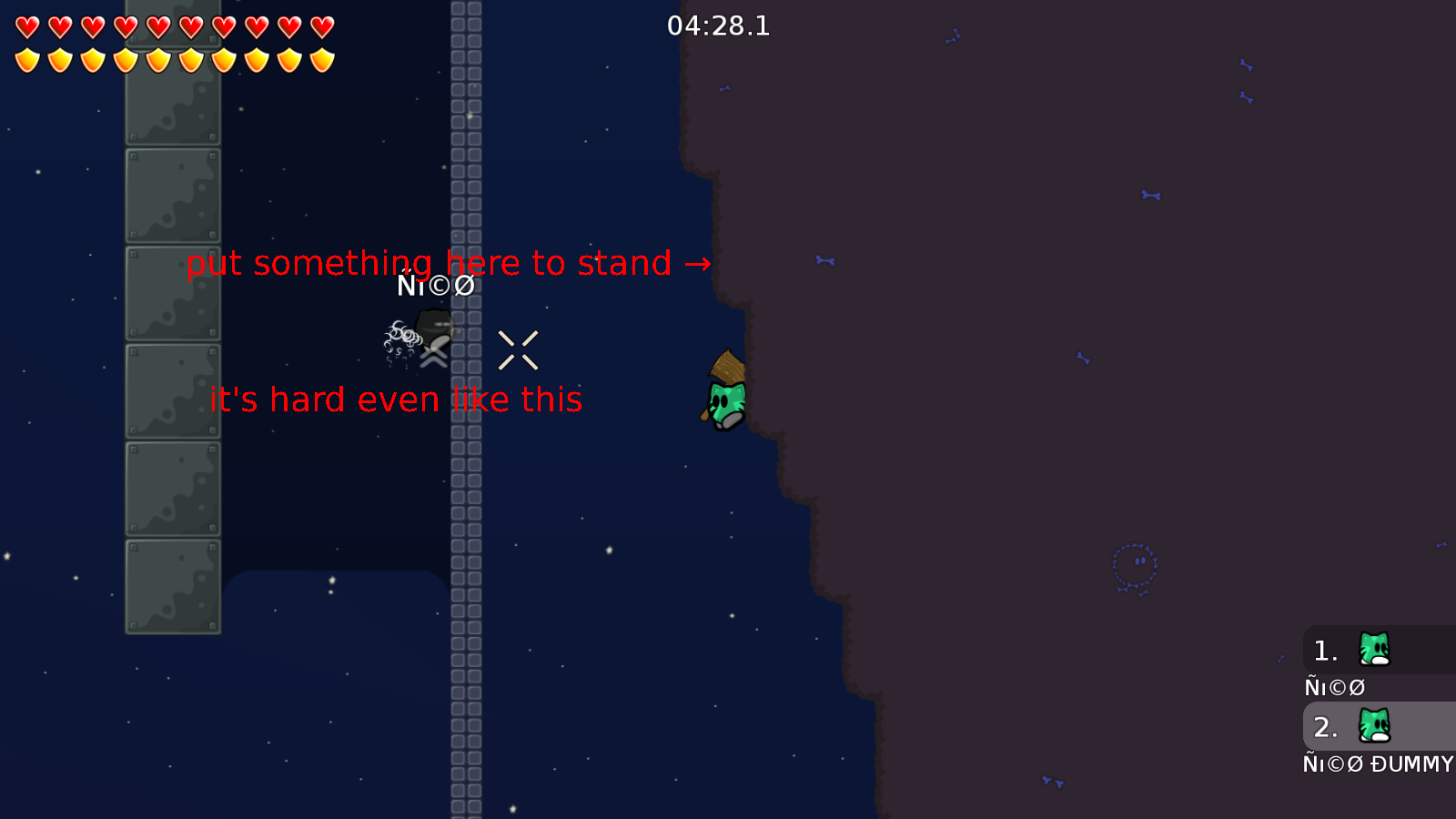Click the Ñı©Ø nametag above the player
Viewport: 1456px width, 819px height.
[x=435, y=285]
